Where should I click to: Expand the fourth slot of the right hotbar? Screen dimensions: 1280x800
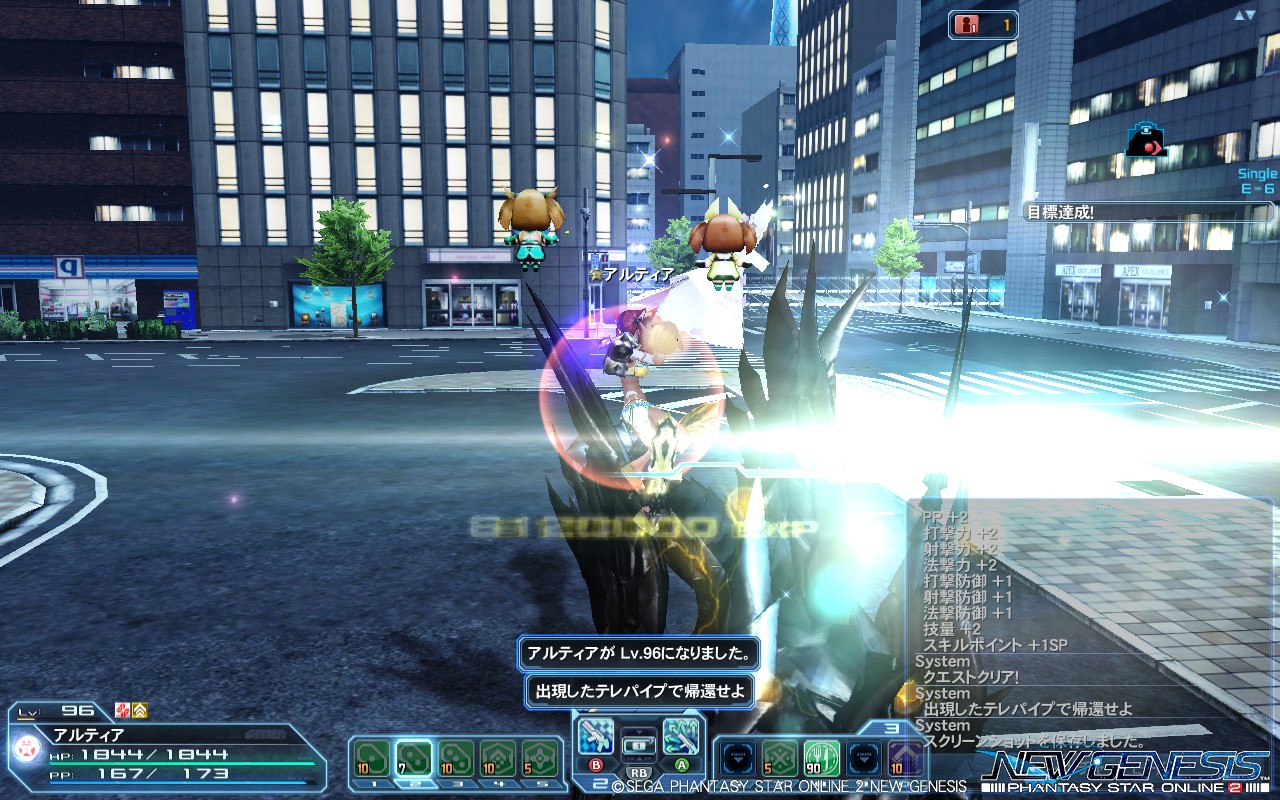(862, 758)
